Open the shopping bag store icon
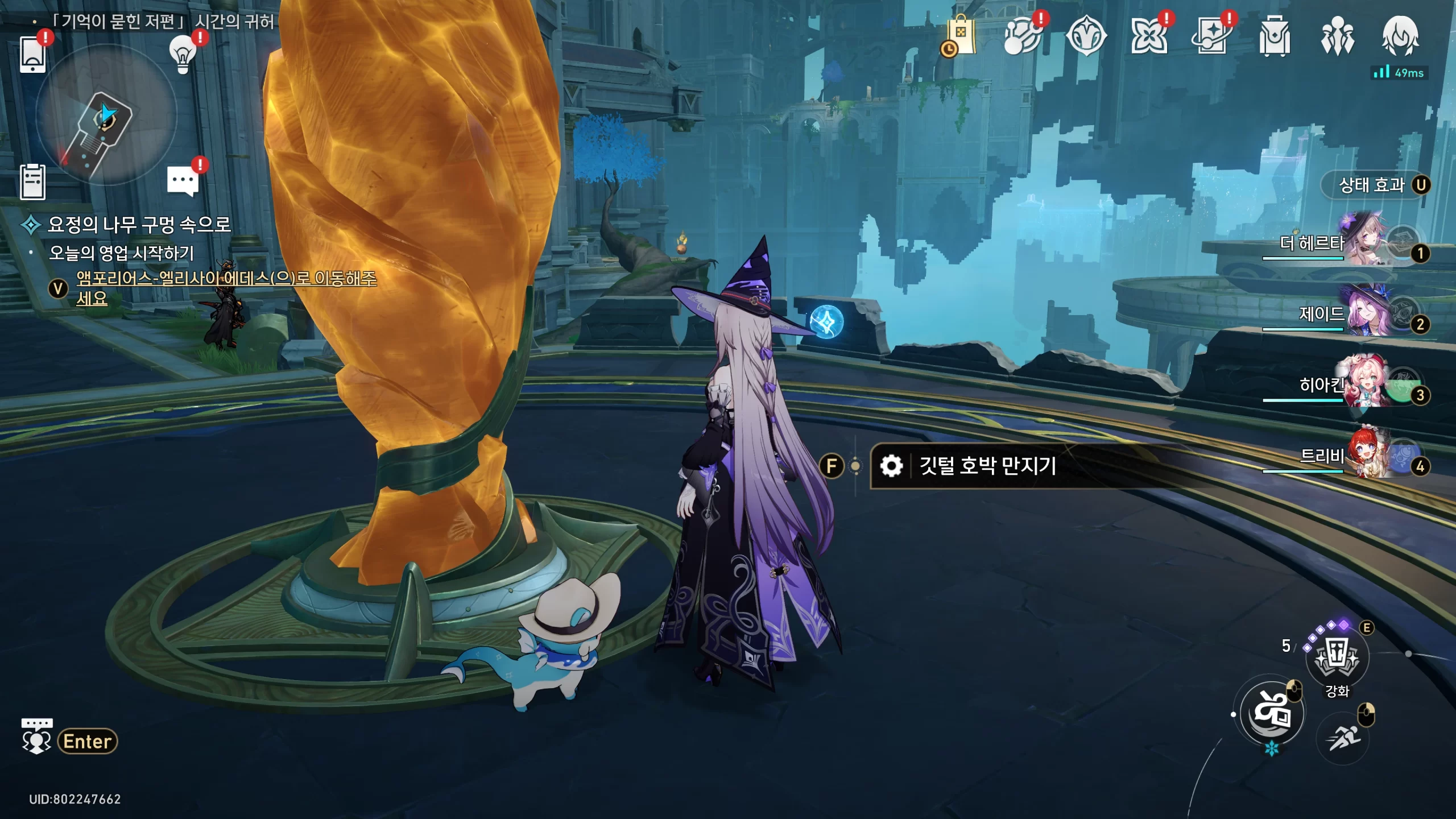 click(961, 36)
